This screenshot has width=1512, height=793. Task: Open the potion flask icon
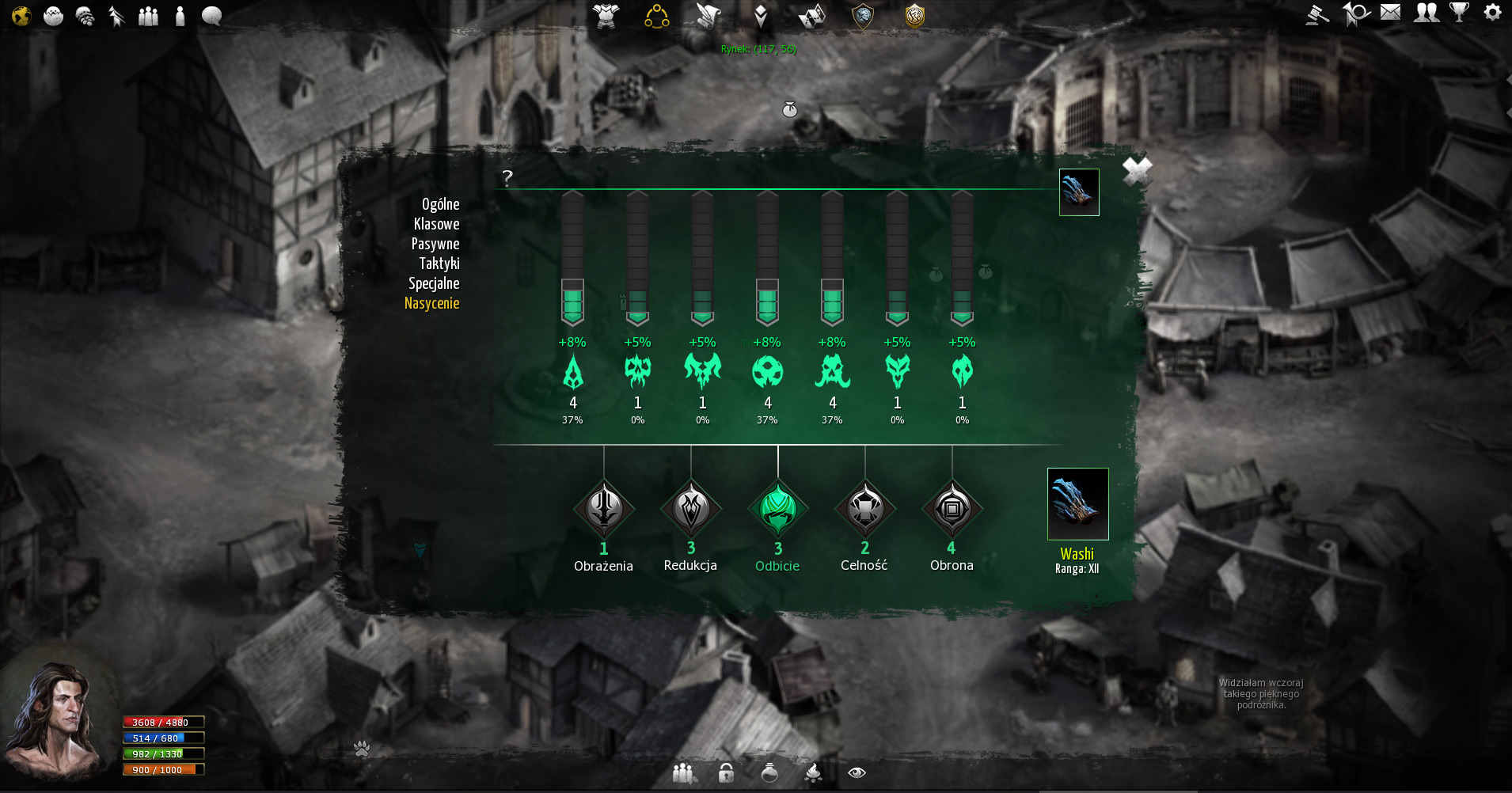(x=769, y=773)
